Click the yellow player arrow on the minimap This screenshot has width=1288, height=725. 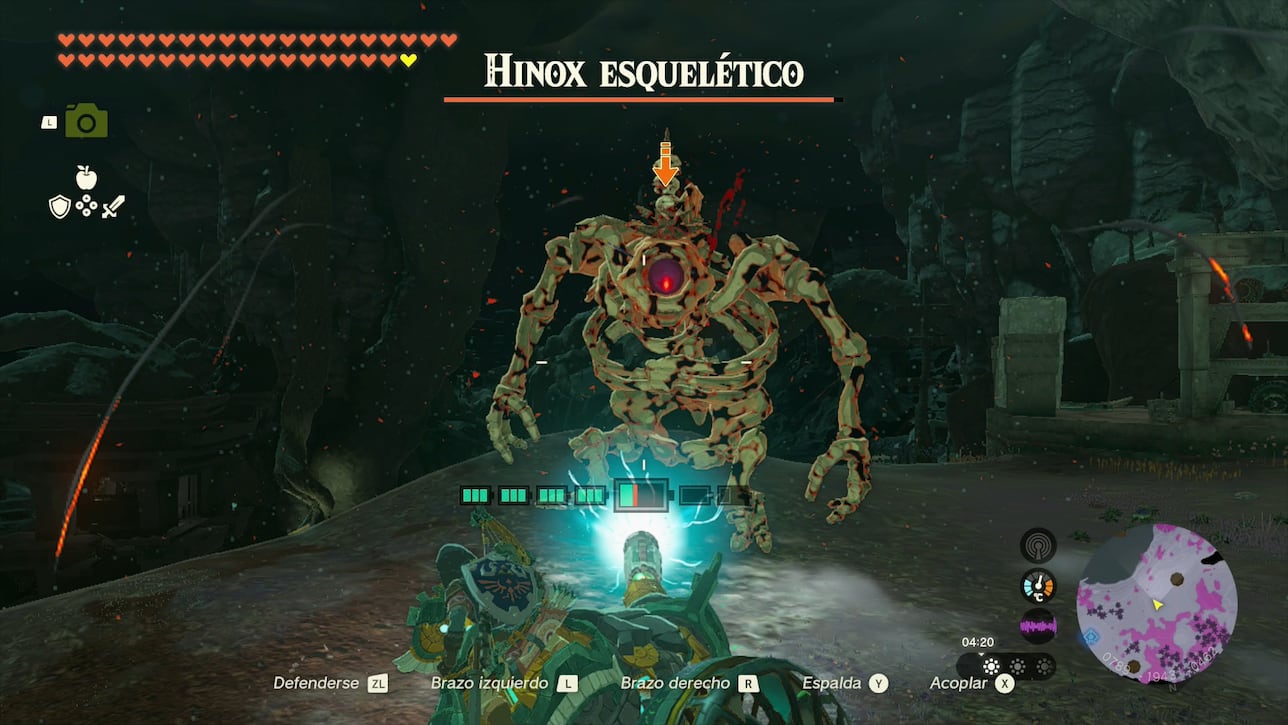(1157, 604)
